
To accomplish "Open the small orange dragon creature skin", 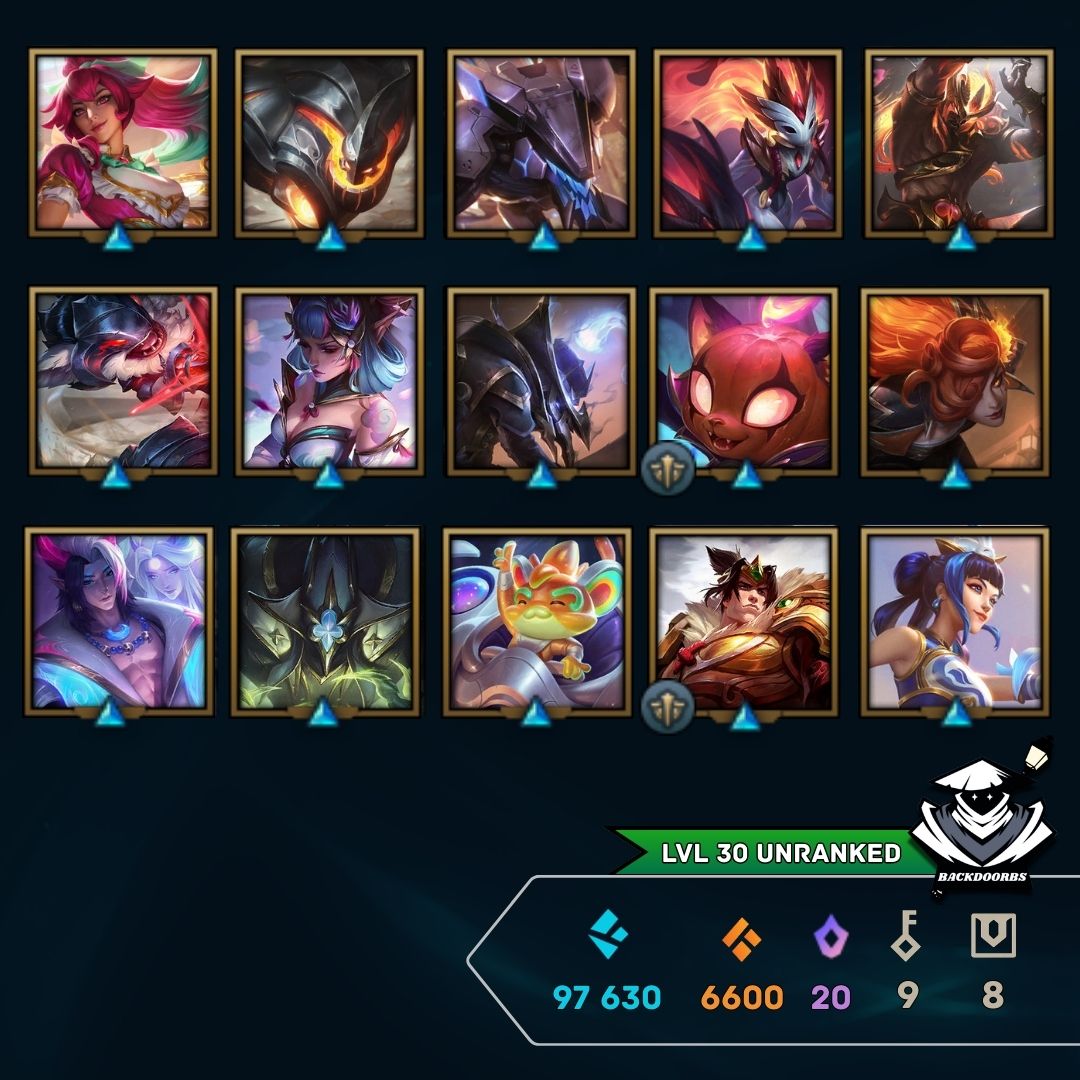I will [x=537, y=622].
